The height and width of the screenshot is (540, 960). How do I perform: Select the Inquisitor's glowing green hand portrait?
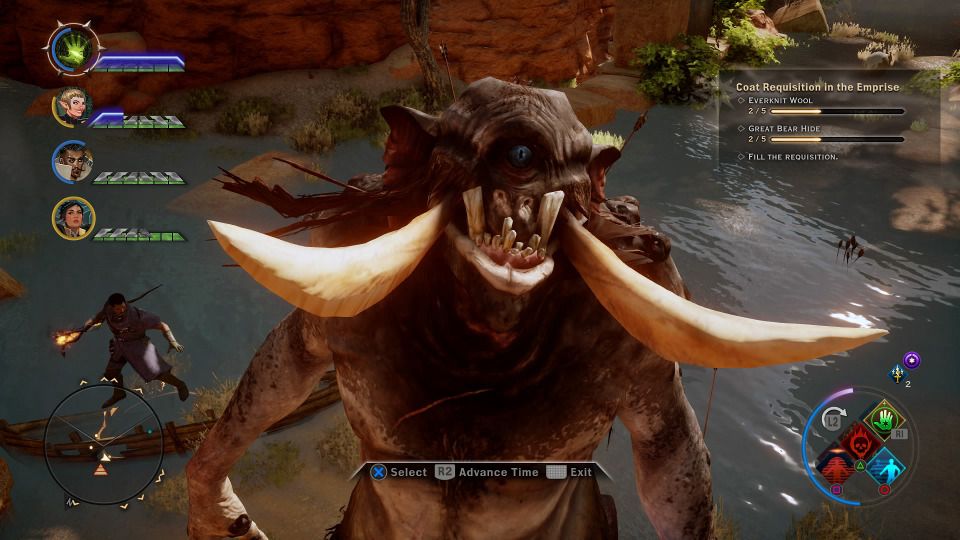coord(73,50)
